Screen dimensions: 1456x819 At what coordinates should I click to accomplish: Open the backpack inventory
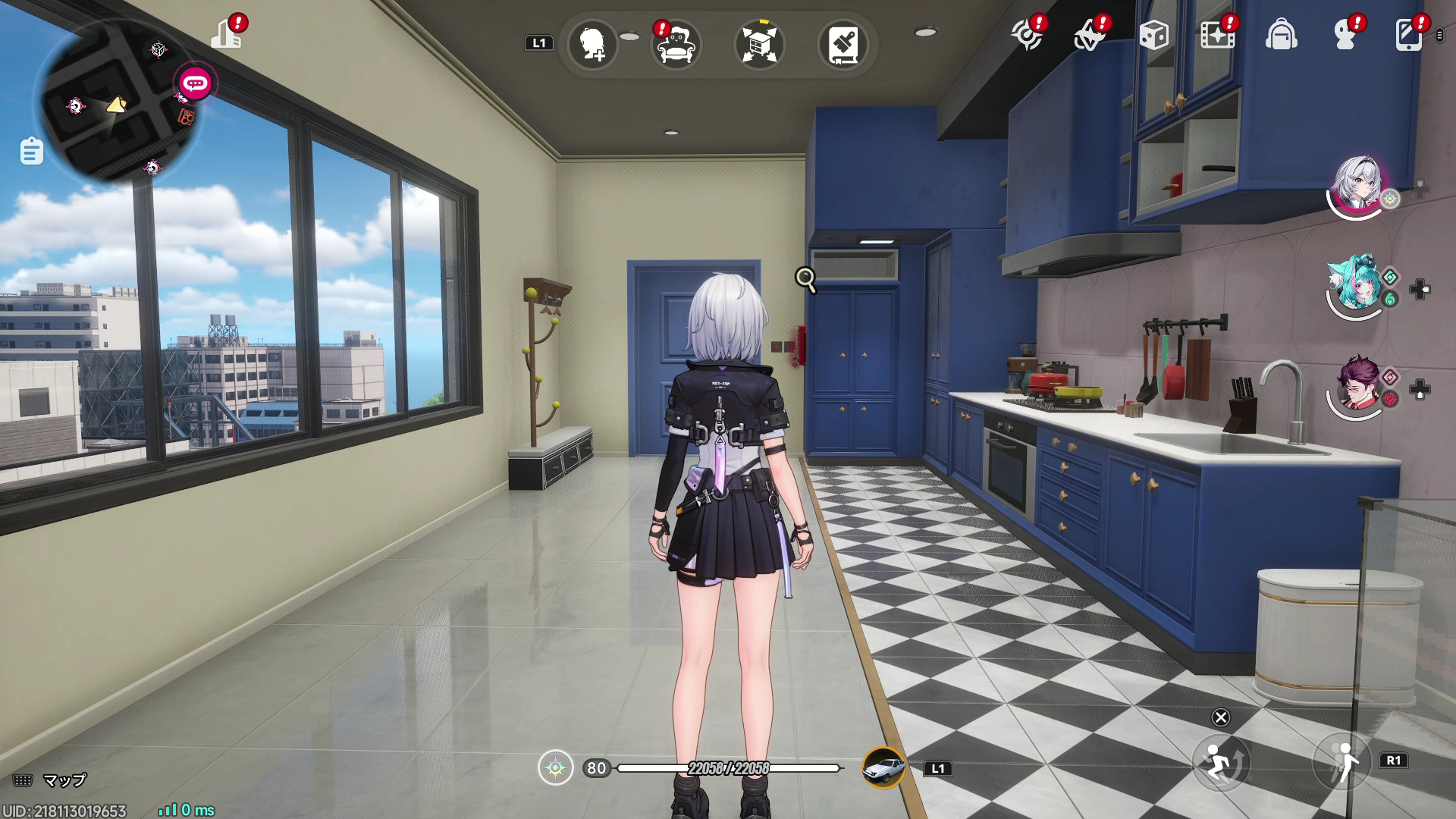[x=1281, y=35]
